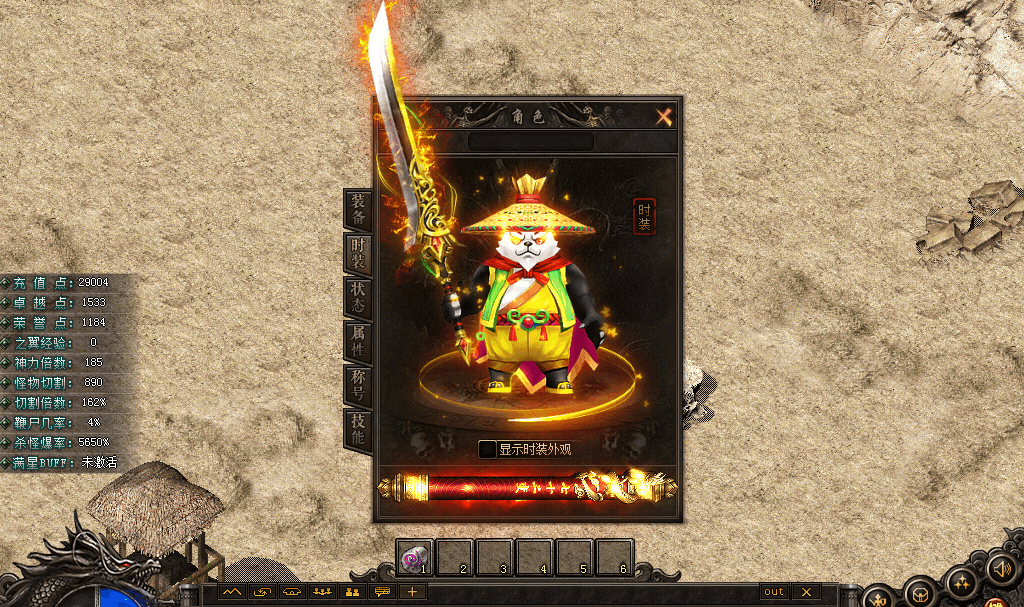Use the item in hotbar slot 1
The image size is (1024, 607).
pyautogui.click(x=415, y=558)
